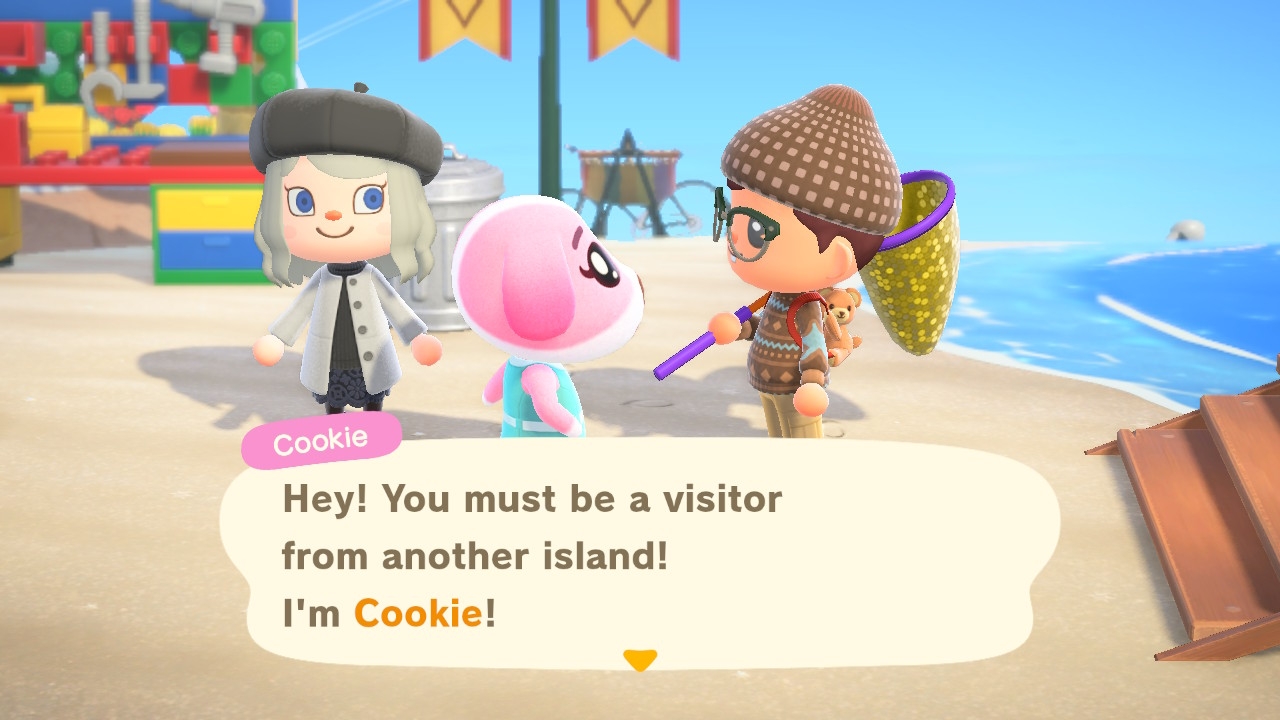Advance dialogue with the orange continue arrow
This screenshot has height=720, width=1280.
(639, 659)
